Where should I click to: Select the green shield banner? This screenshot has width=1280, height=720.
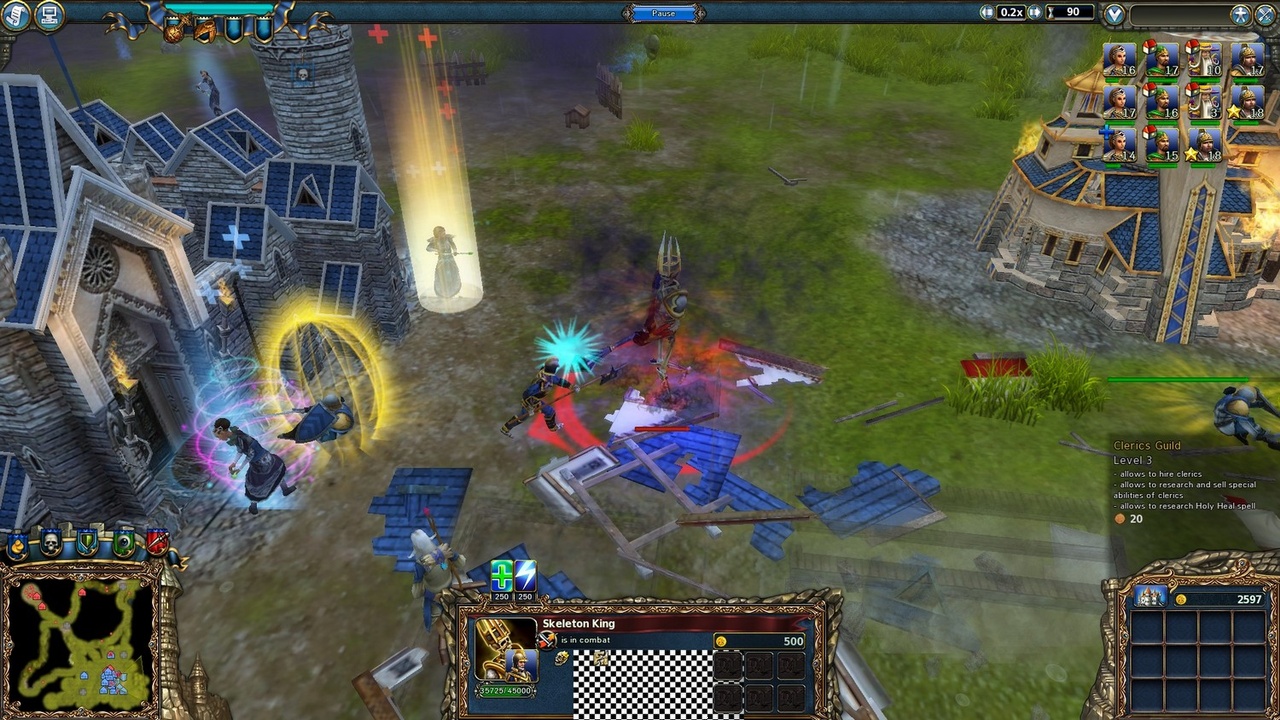pos(87,543)
